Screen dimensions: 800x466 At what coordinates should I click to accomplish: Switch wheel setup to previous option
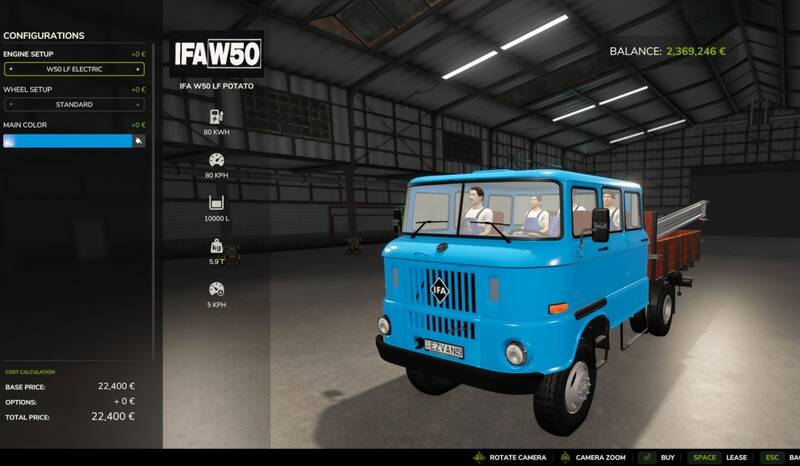pyautogui.click(x=9, y=104)
